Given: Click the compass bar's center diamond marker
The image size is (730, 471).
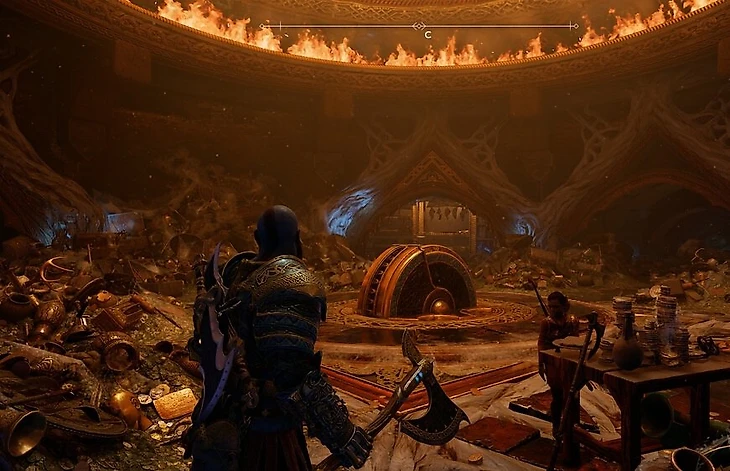Looking at the screenshot, I should pyautogui.click(x=419, y=26).
